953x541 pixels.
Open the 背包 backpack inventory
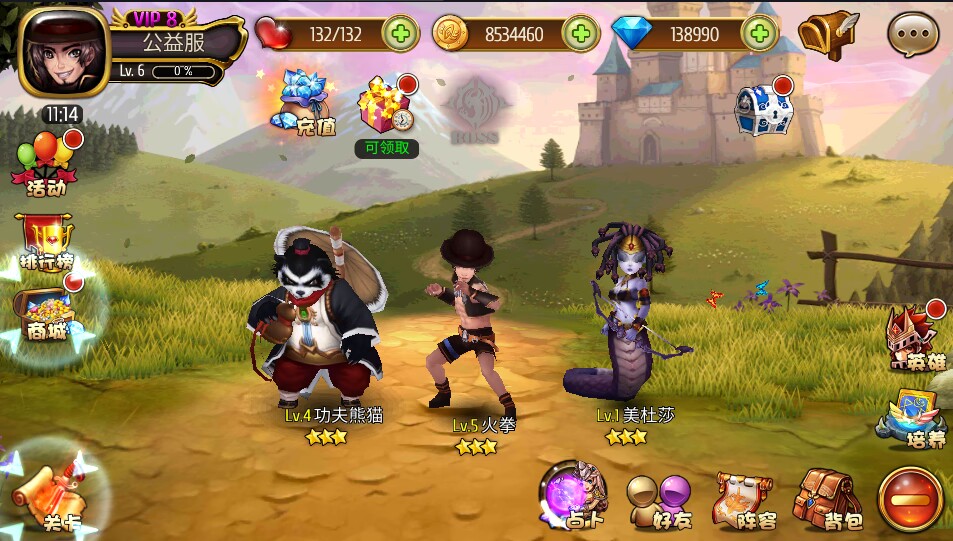[x=828, y=500]
